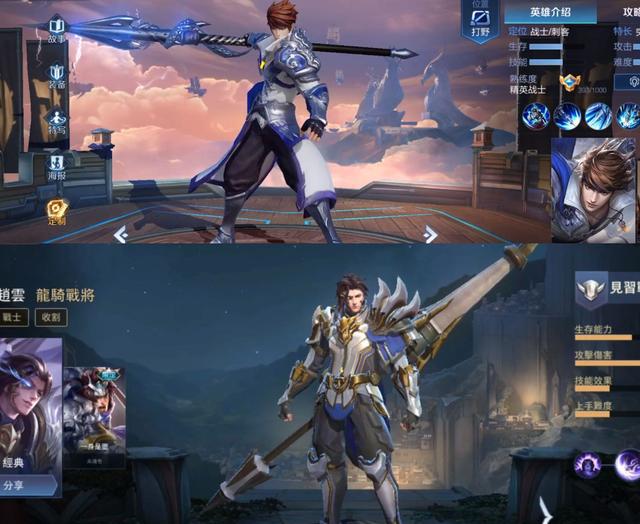Open the 熟练度 mastery badge icon
The width and height of the screenshot is (640, 524).
(571, 83)
